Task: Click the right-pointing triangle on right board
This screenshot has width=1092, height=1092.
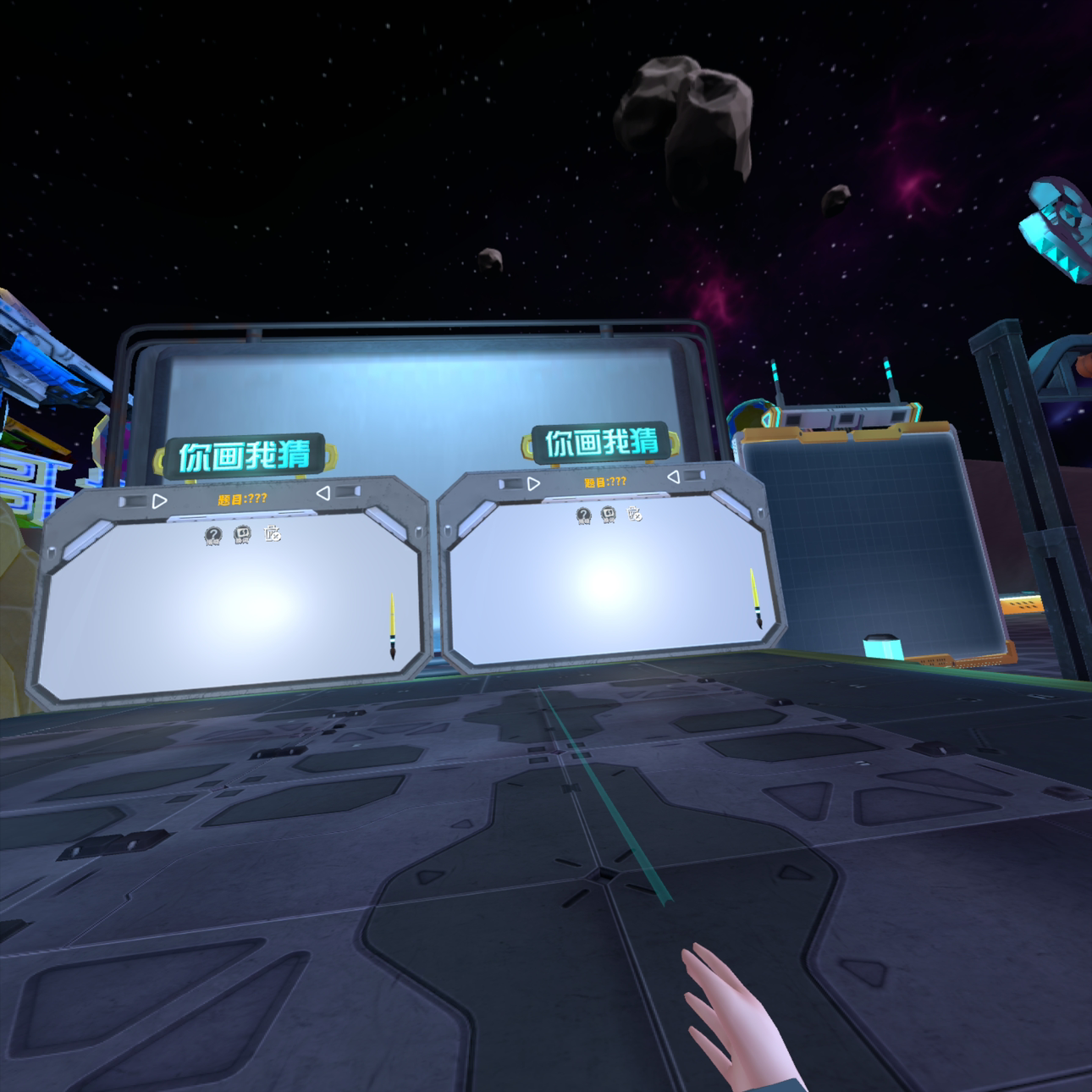Action: point(533,484)
